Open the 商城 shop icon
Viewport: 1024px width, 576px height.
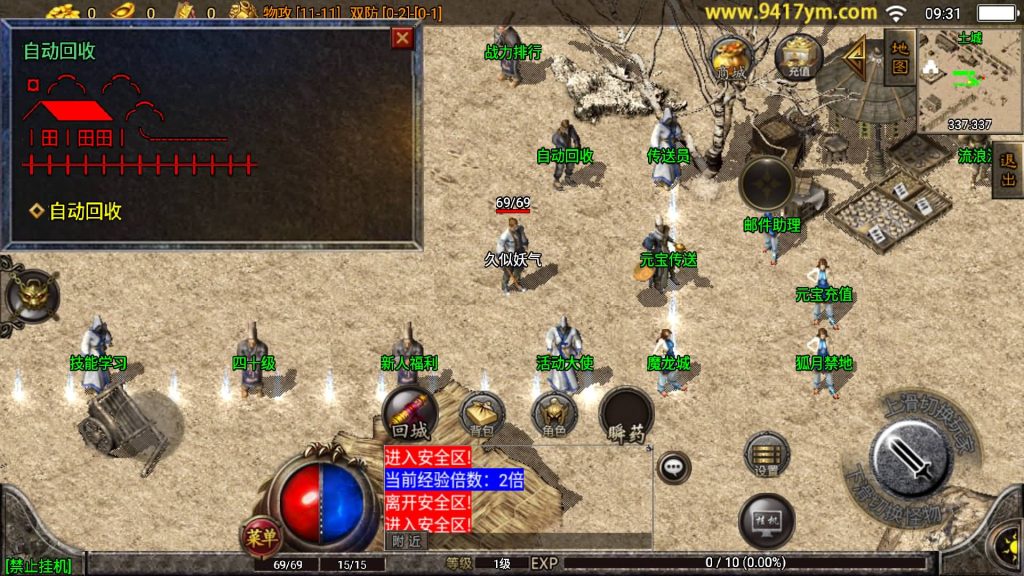[731, 57]
